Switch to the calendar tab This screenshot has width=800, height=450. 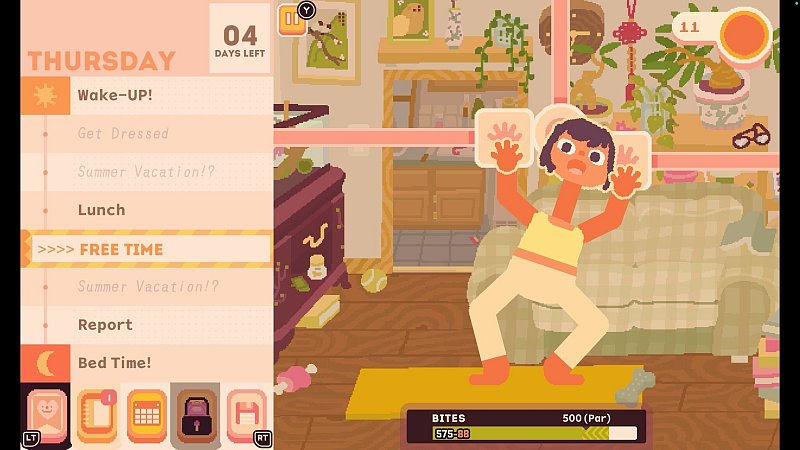click(146, 415)
